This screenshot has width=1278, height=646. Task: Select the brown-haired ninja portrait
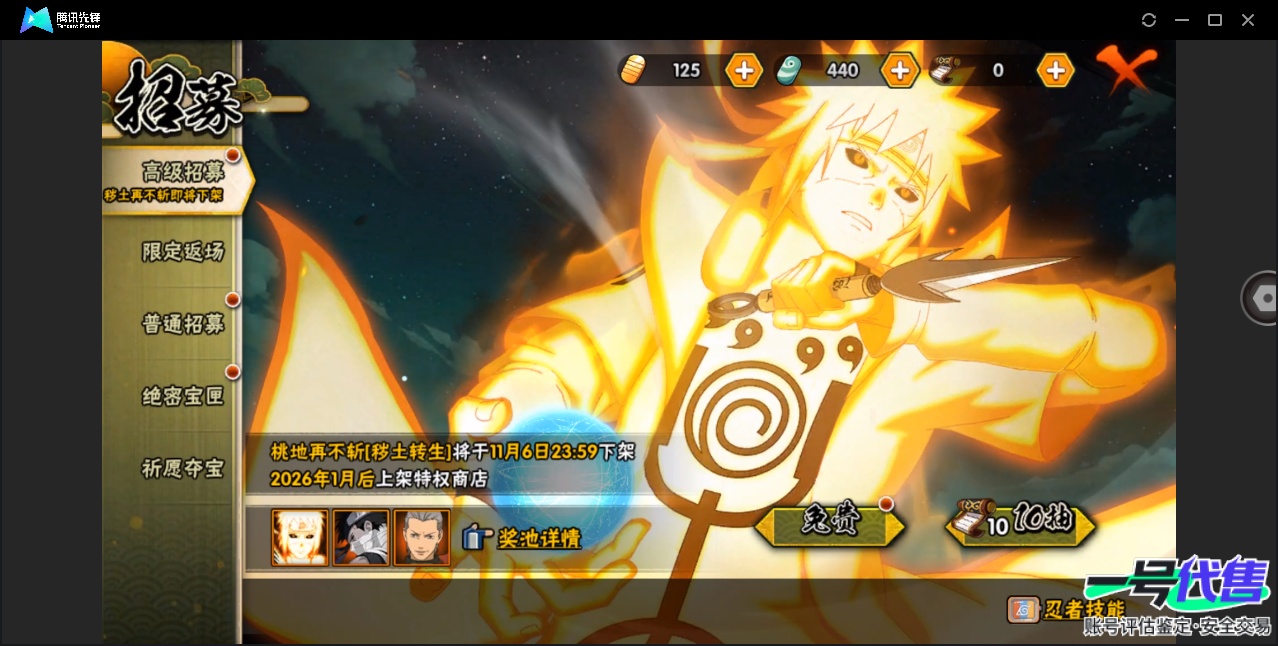(422, 538)
